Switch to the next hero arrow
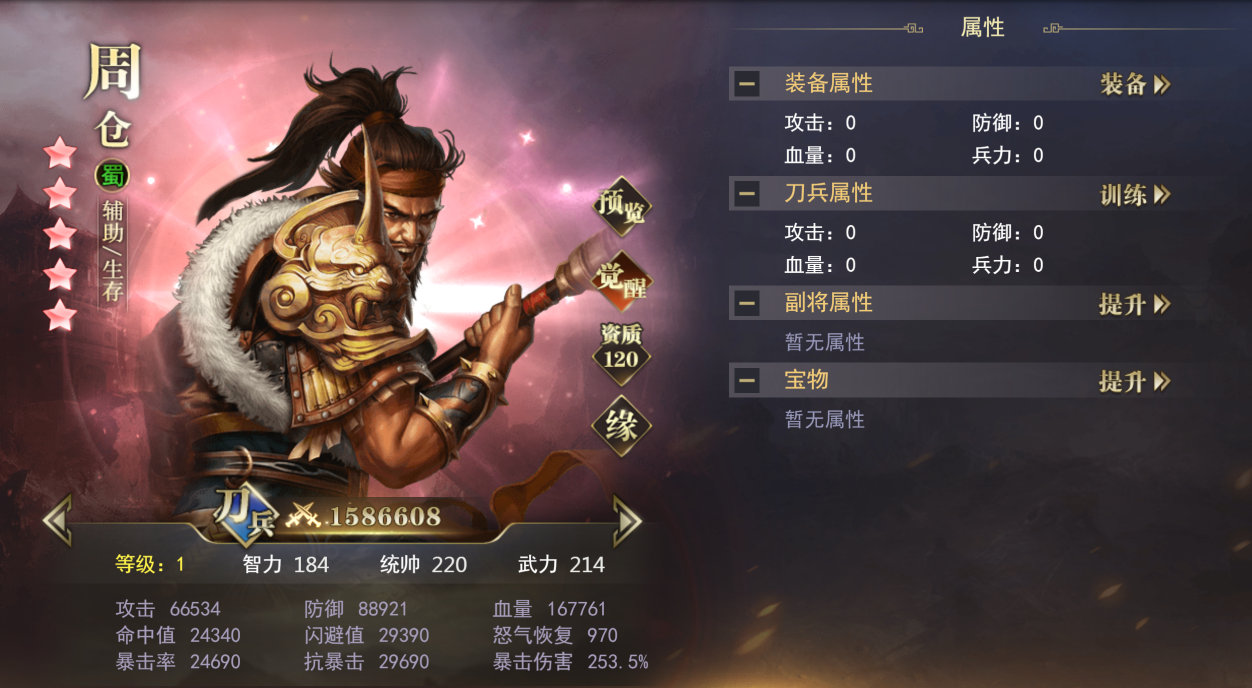Viewport: 1252px width, 688px height. point(627,519)
